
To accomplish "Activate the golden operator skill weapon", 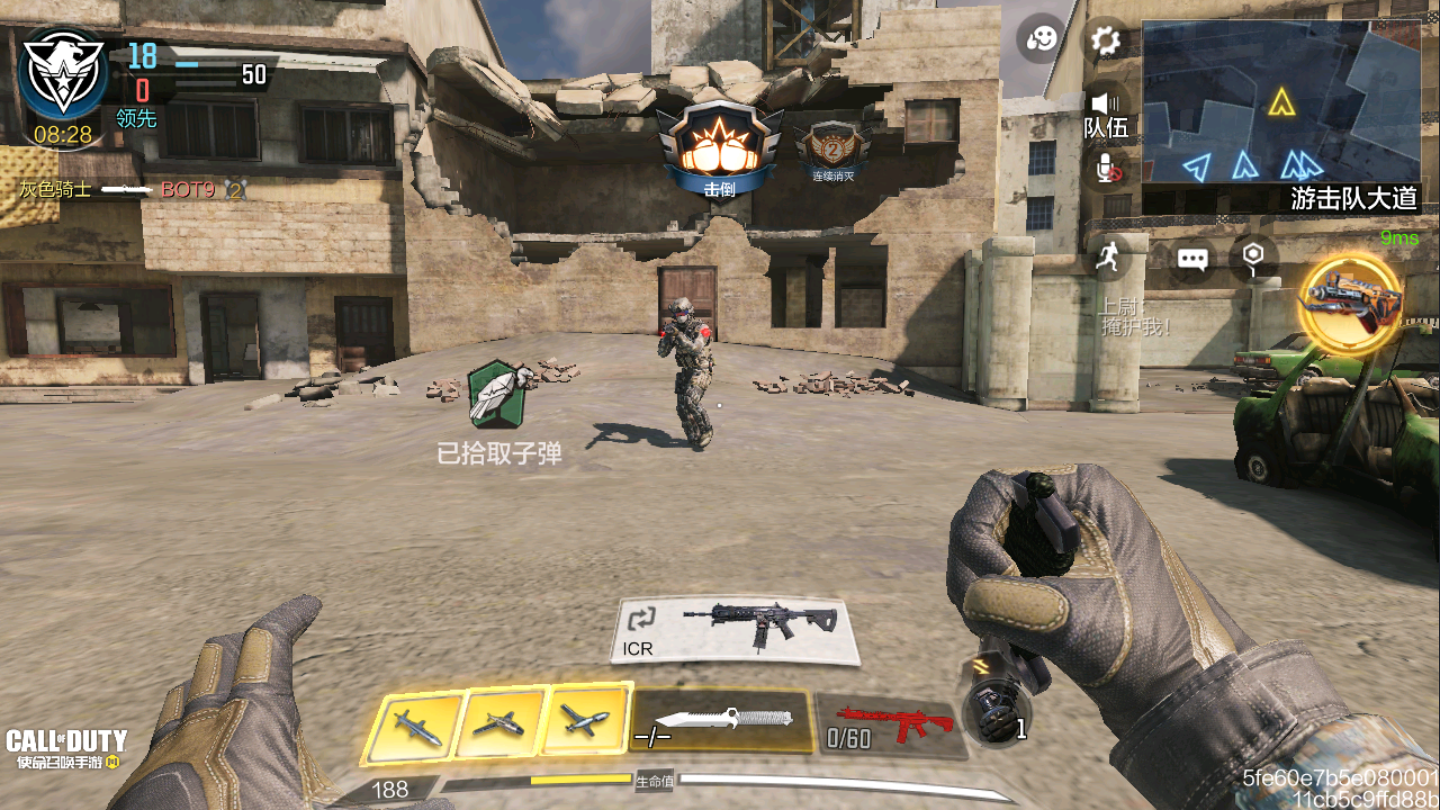I will [1350, 300].
